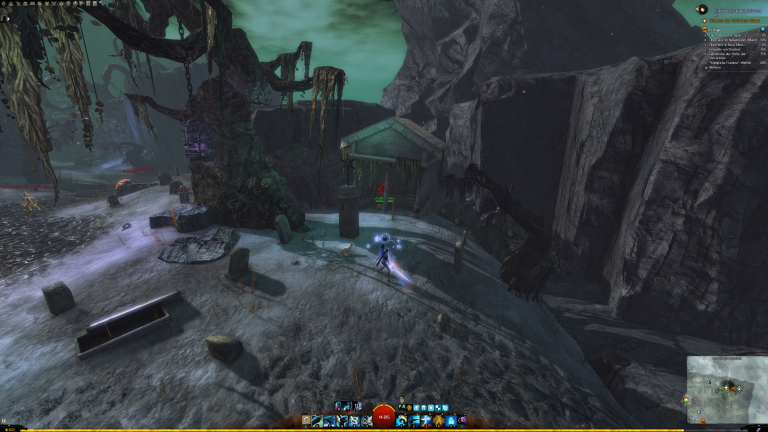
Task: Trigger the purple elite skill icon
Action: point(461,420)
